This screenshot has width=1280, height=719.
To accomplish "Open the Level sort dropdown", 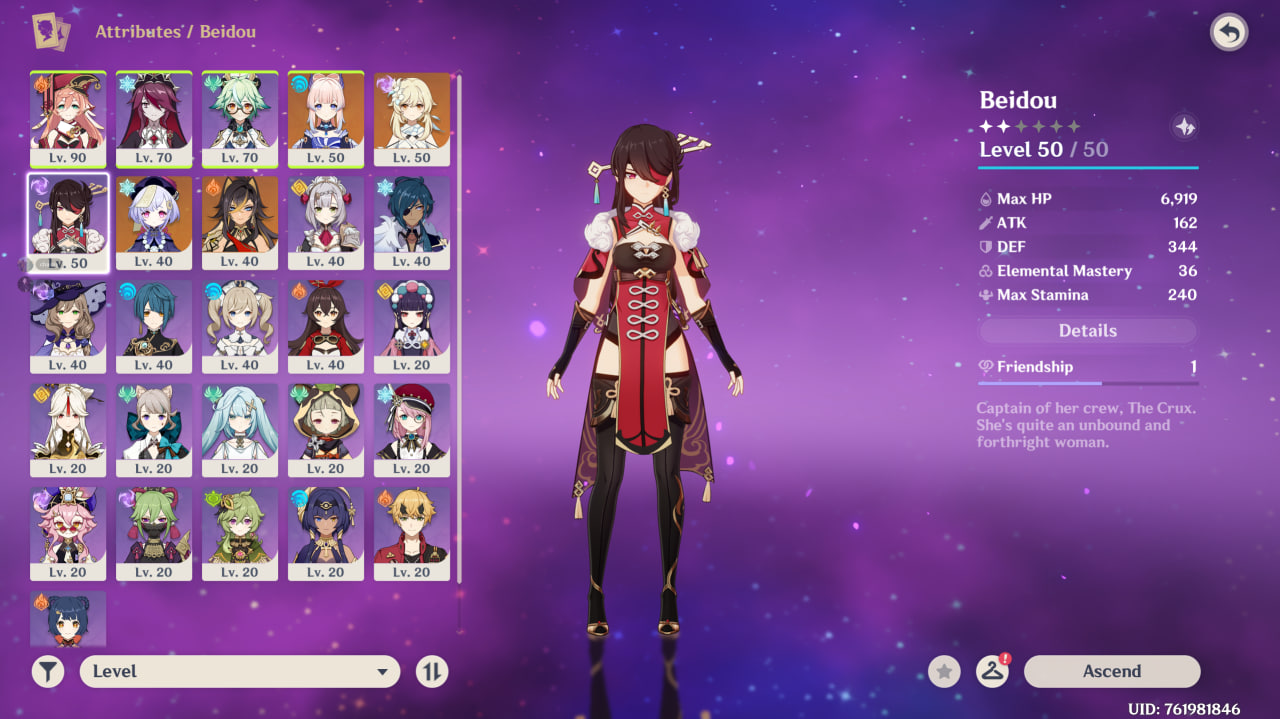I will [240, 672].
